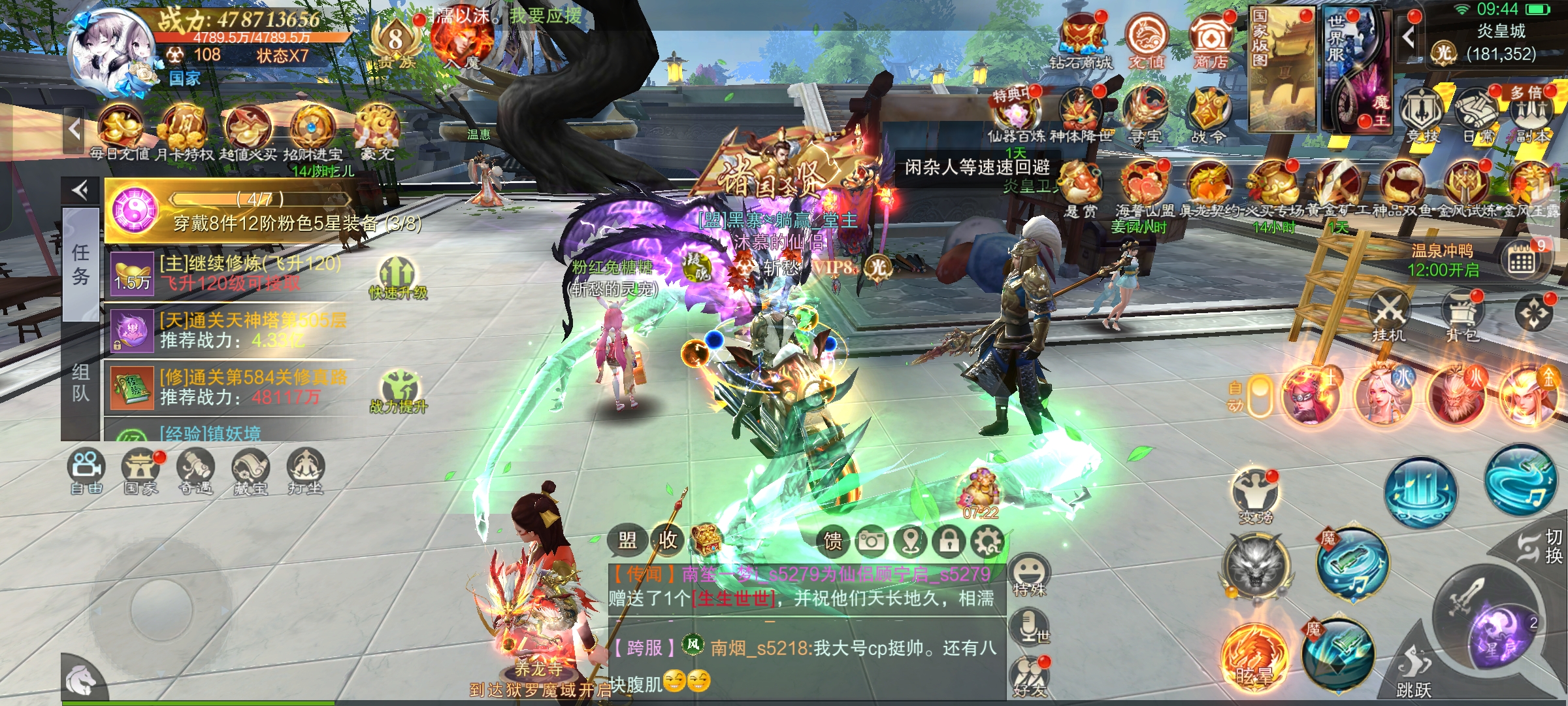The width and height of the screenshot is (1568, 706).
Task: Open the 背包 bag inventory
Action: pos(1462,315)
